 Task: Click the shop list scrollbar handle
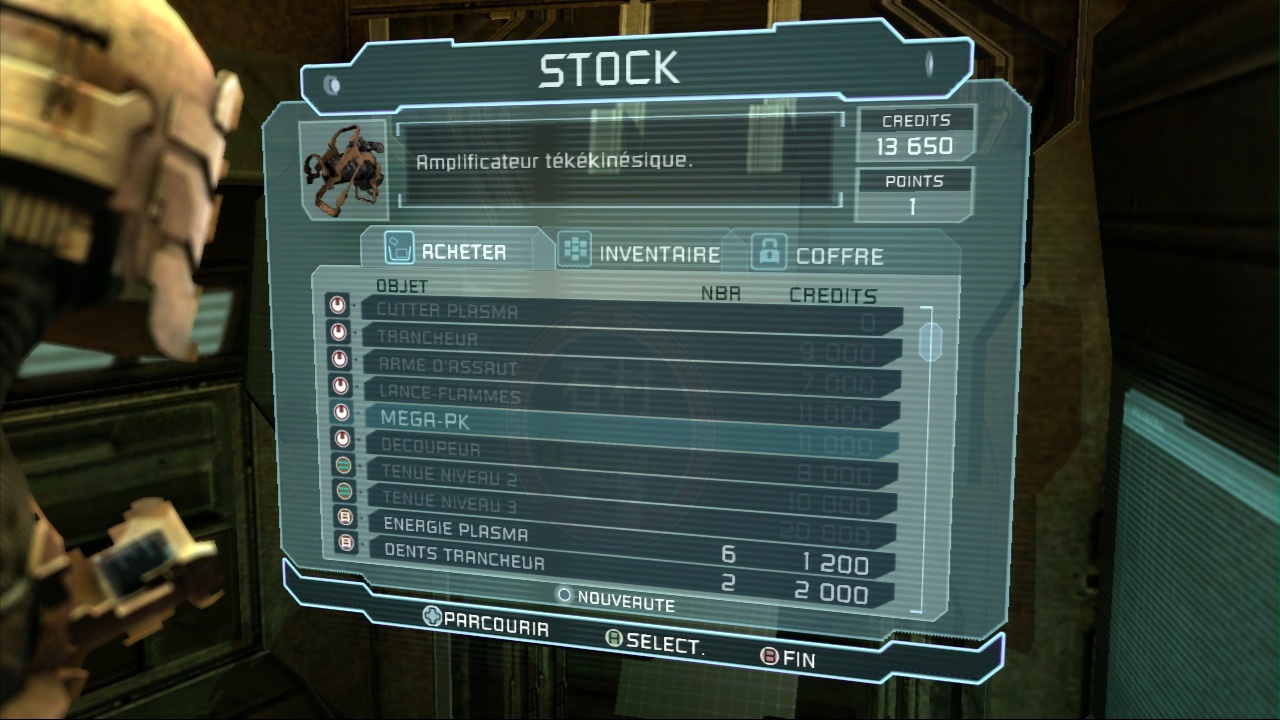[931, 341]
